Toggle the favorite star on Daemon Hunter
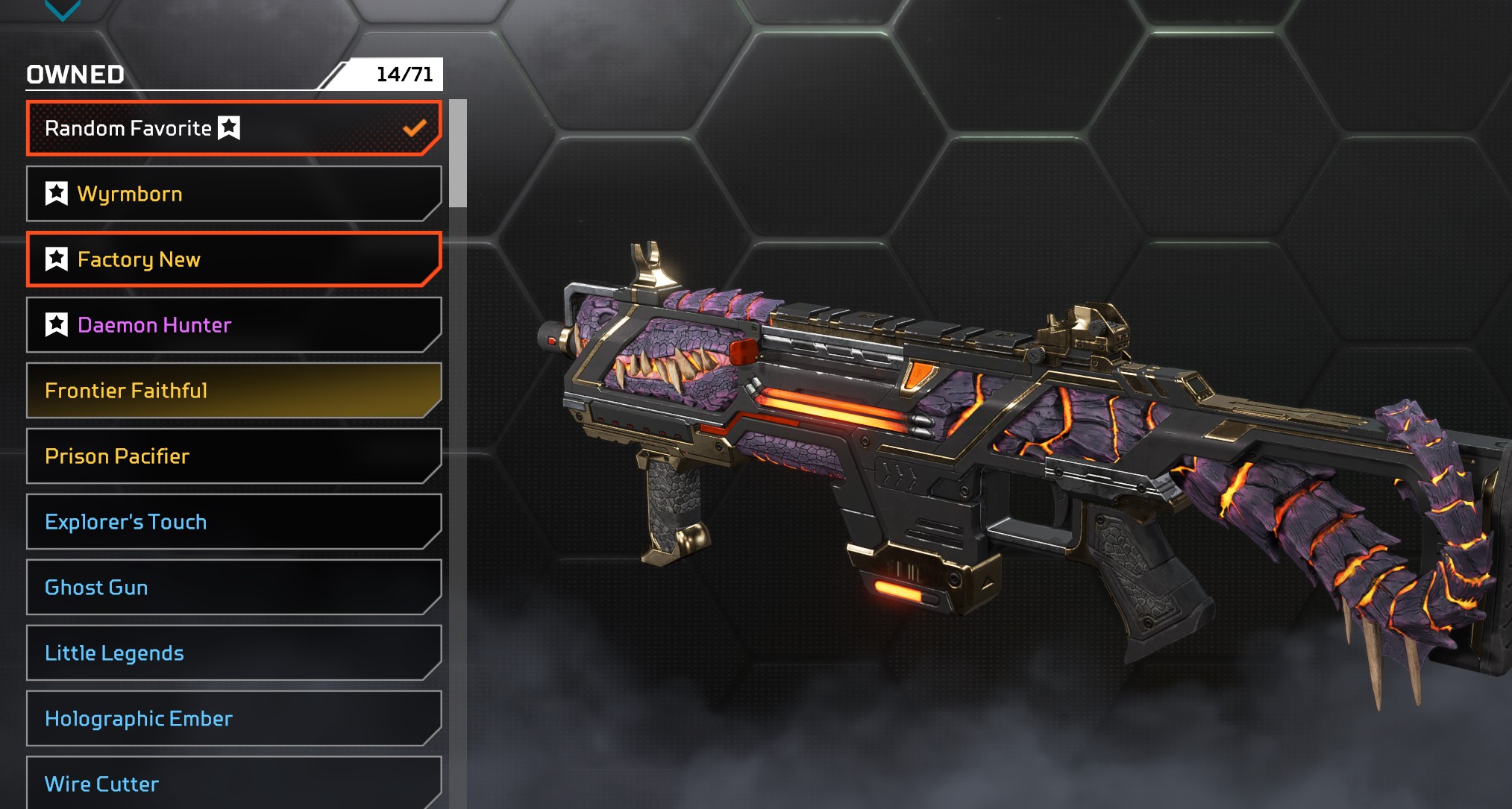The width and height of the screenshot is (1512, 809). coord(57,325)
